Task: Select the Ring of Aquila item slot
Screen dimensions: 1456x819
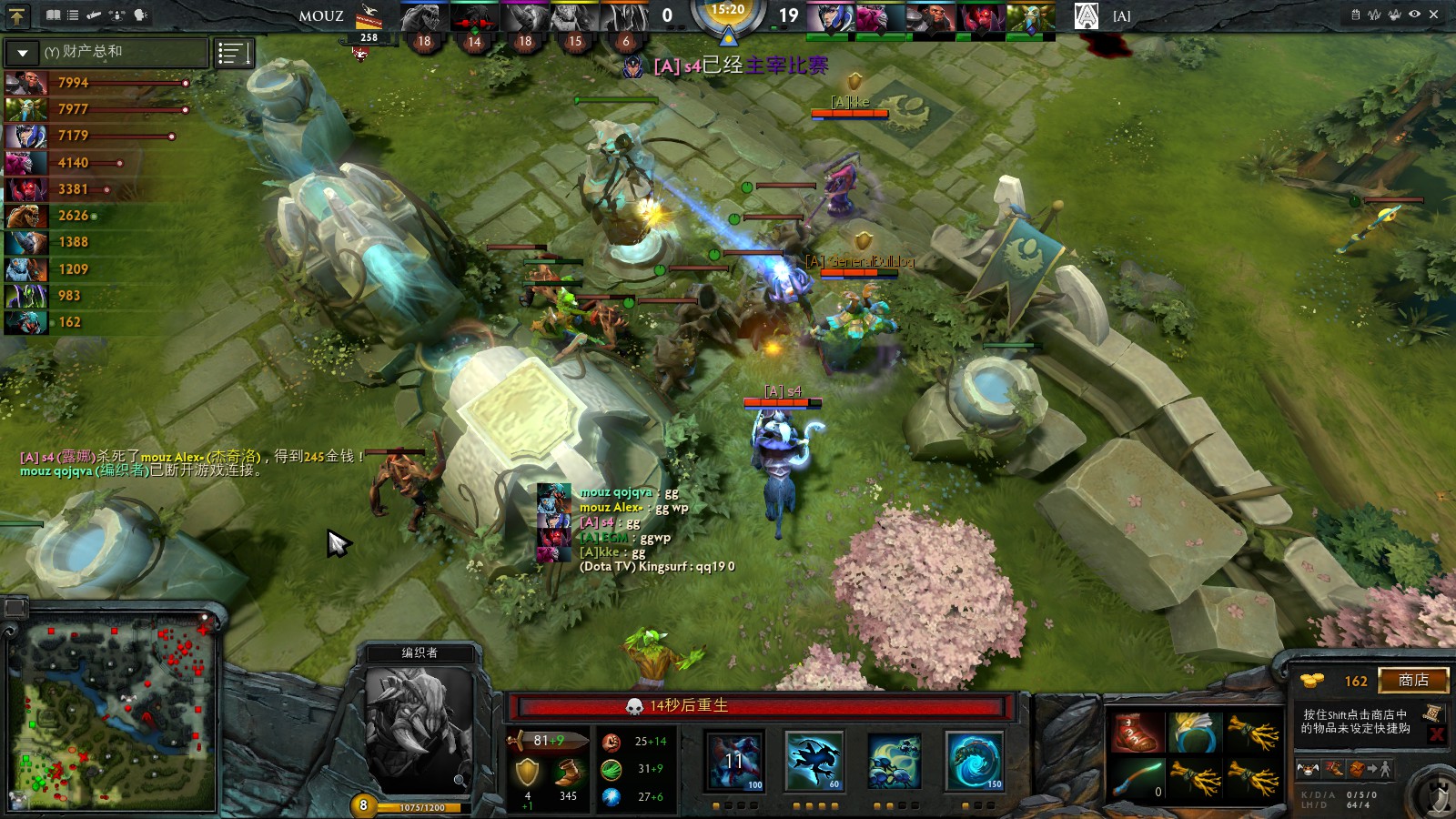Action: 1194,733
